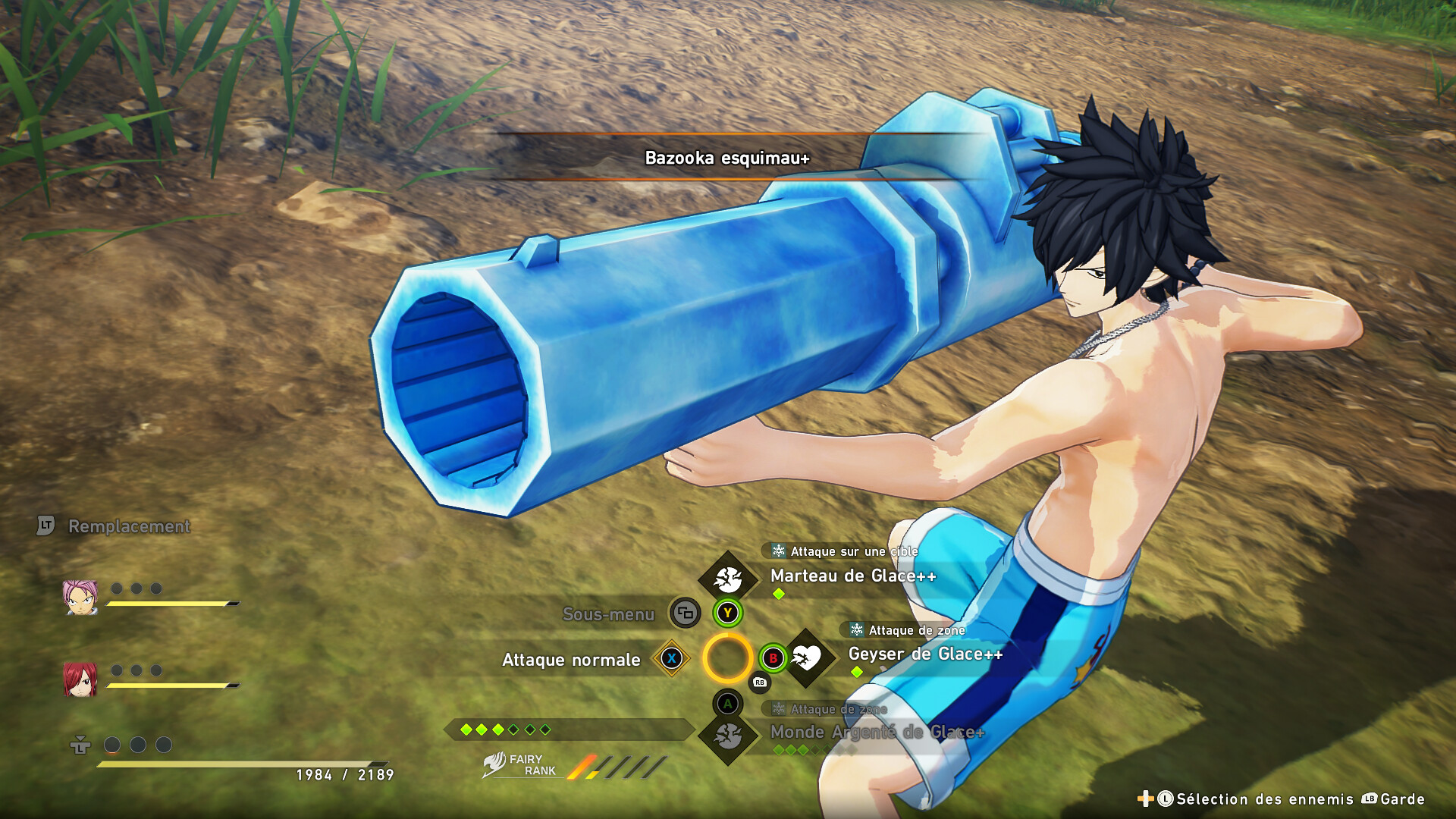Select the Marteau de Glace++ skill

[x=852, y=576]
